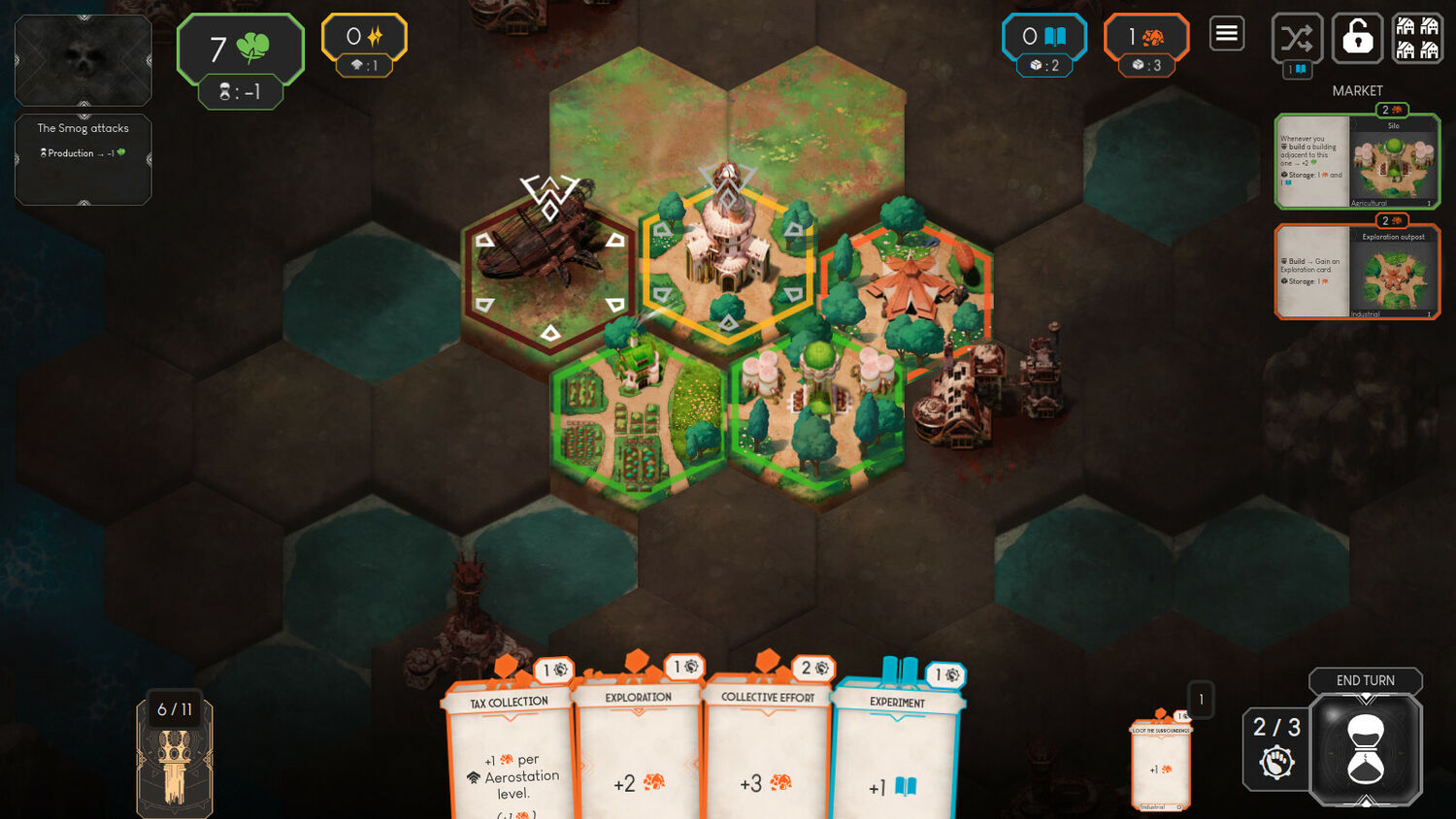This screenshot has height=819, width=1456.
Task: Pick the Collective Effort card
Action: tap(768, 752)
